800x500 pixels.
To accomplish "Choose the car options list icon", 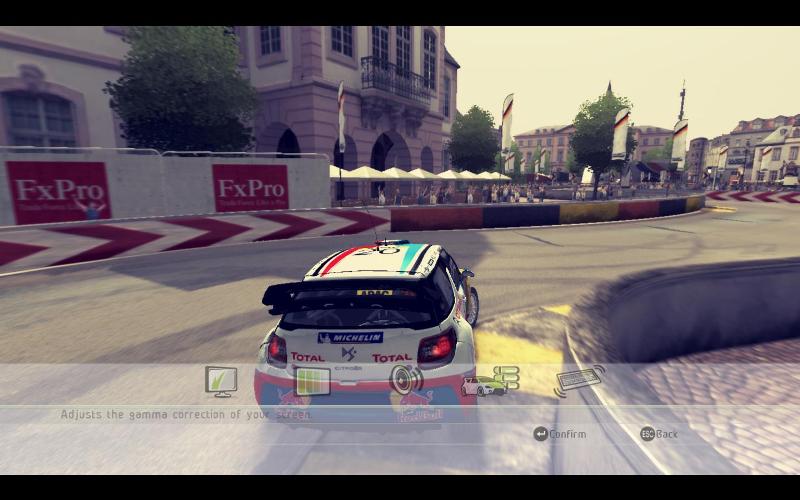I will pyautogui.click(x=490, y=381).
